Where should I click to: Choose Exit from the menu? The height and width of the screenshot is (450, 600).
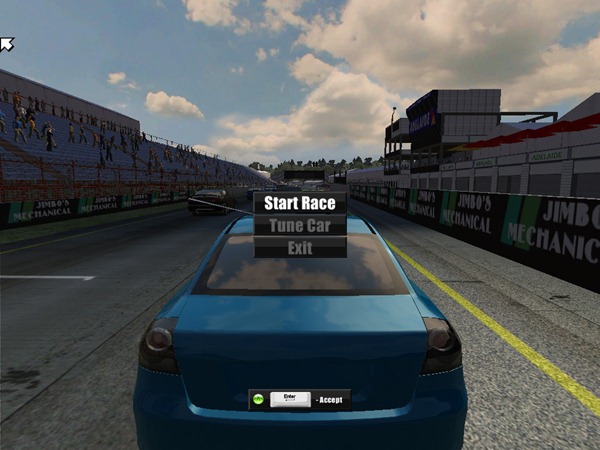coord(300,247)
